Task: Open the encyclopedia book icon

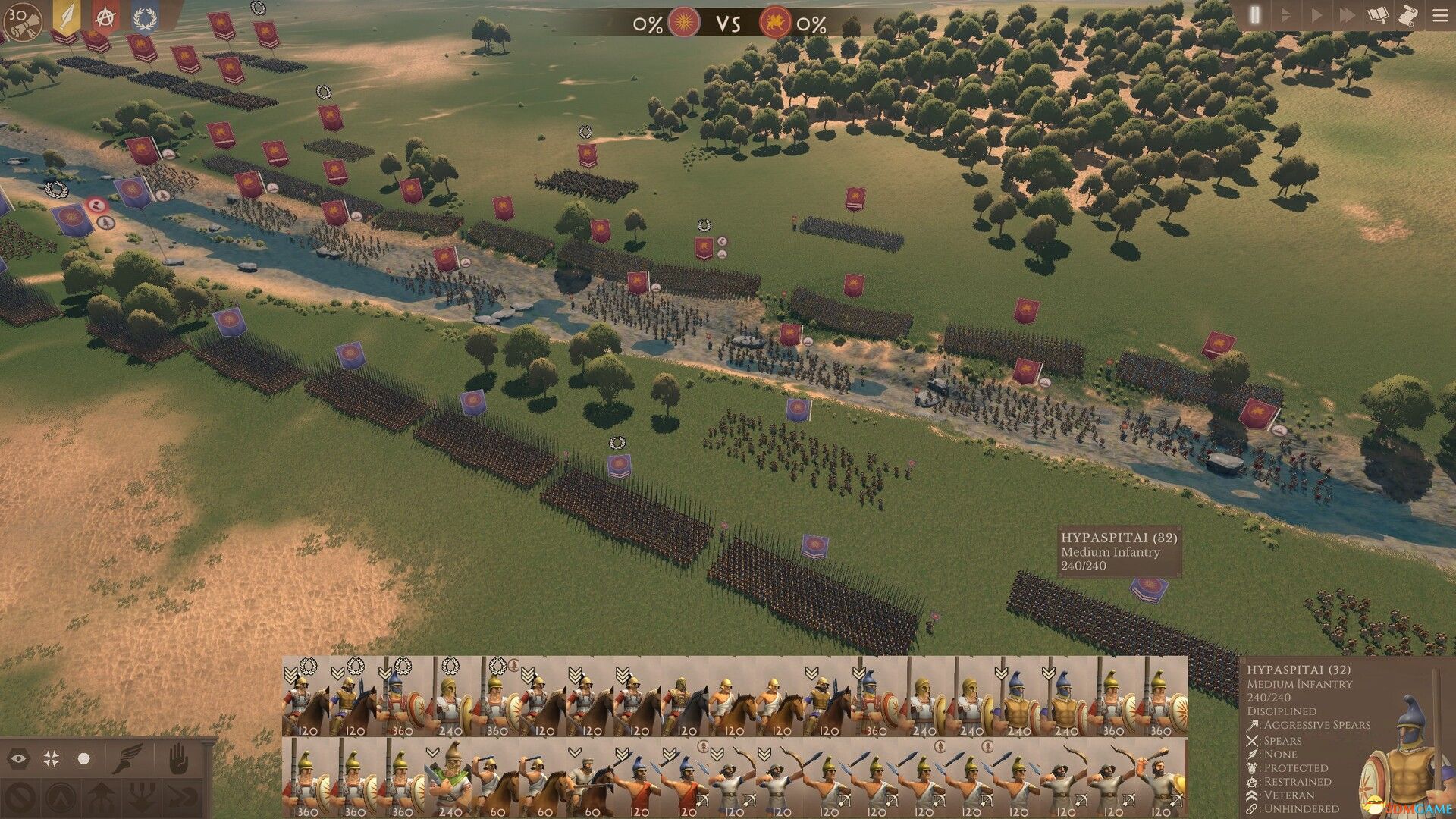Action: tap(1378, 15)
